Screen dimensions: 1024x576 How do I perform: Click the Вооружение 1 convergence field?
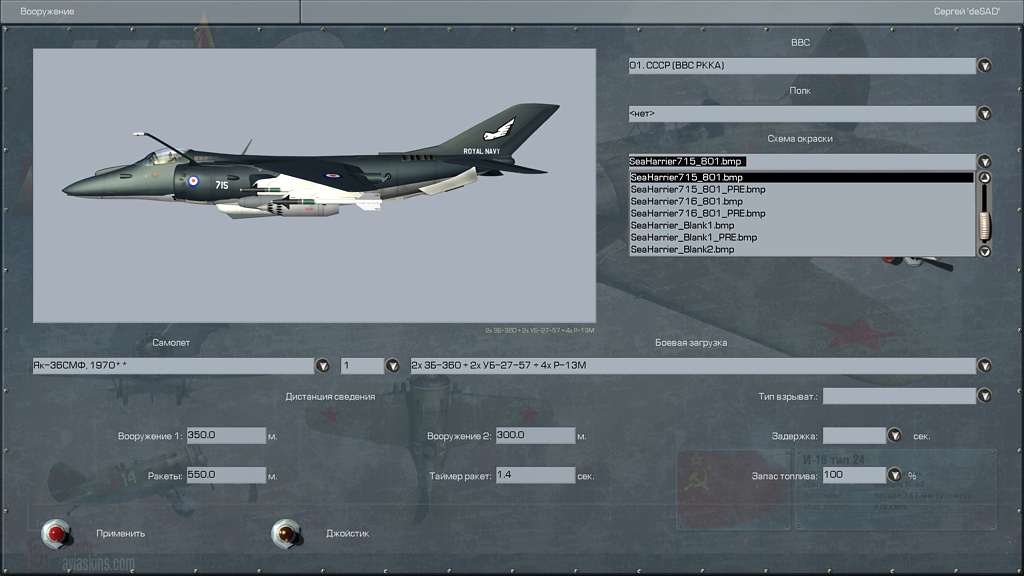(x=226, y=436)
